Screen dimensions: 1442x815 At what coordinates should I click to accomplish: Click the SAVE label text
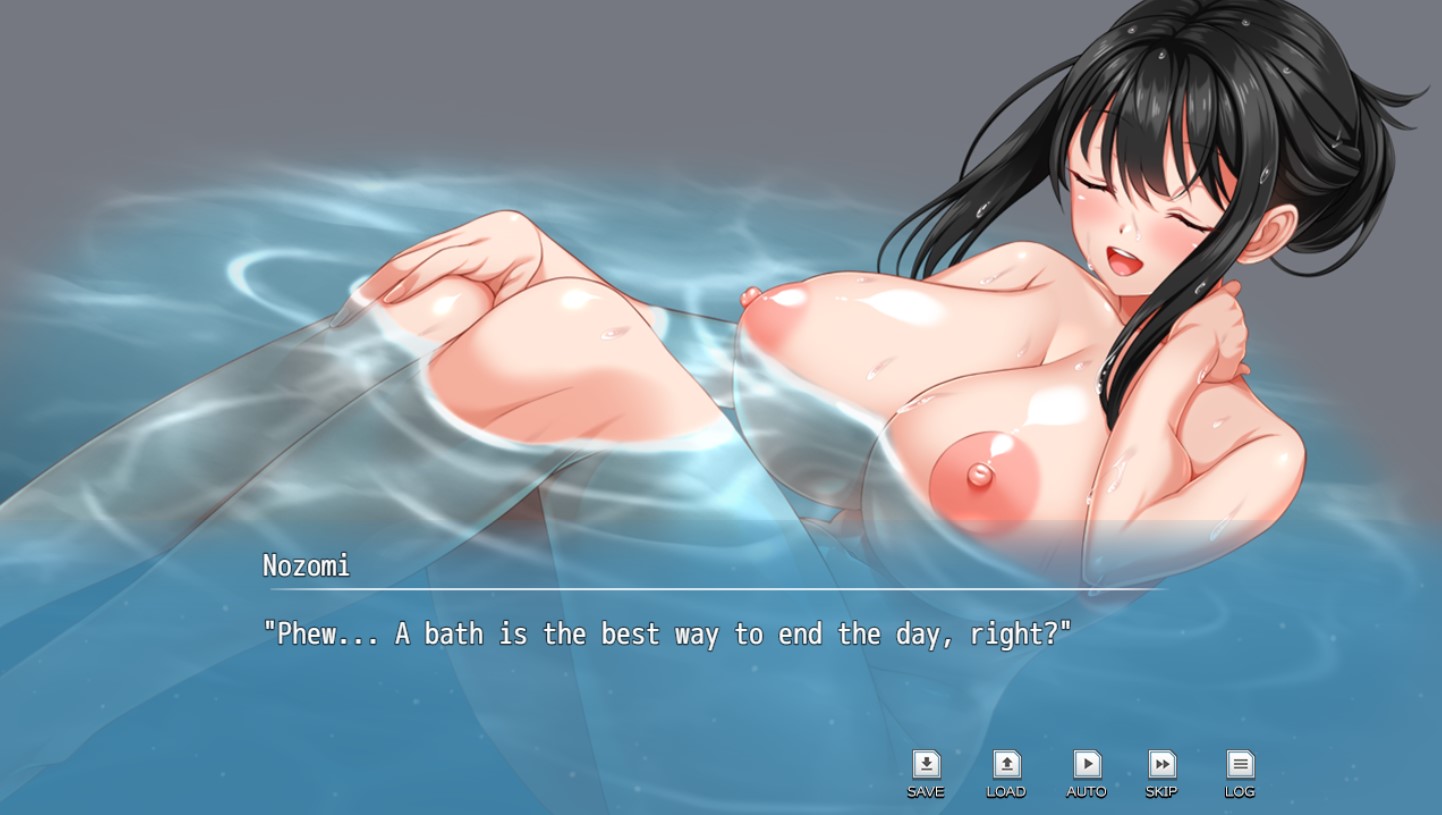pos(926,791)
